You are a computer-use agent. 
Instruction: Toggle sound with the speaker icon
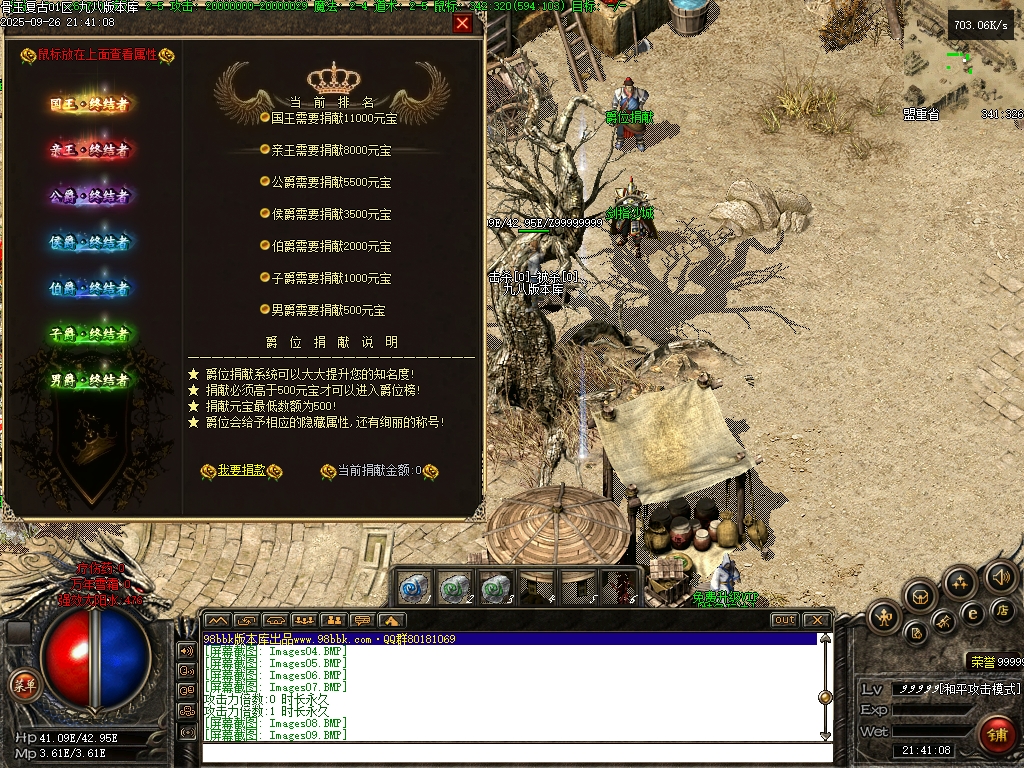[1000, 577]
